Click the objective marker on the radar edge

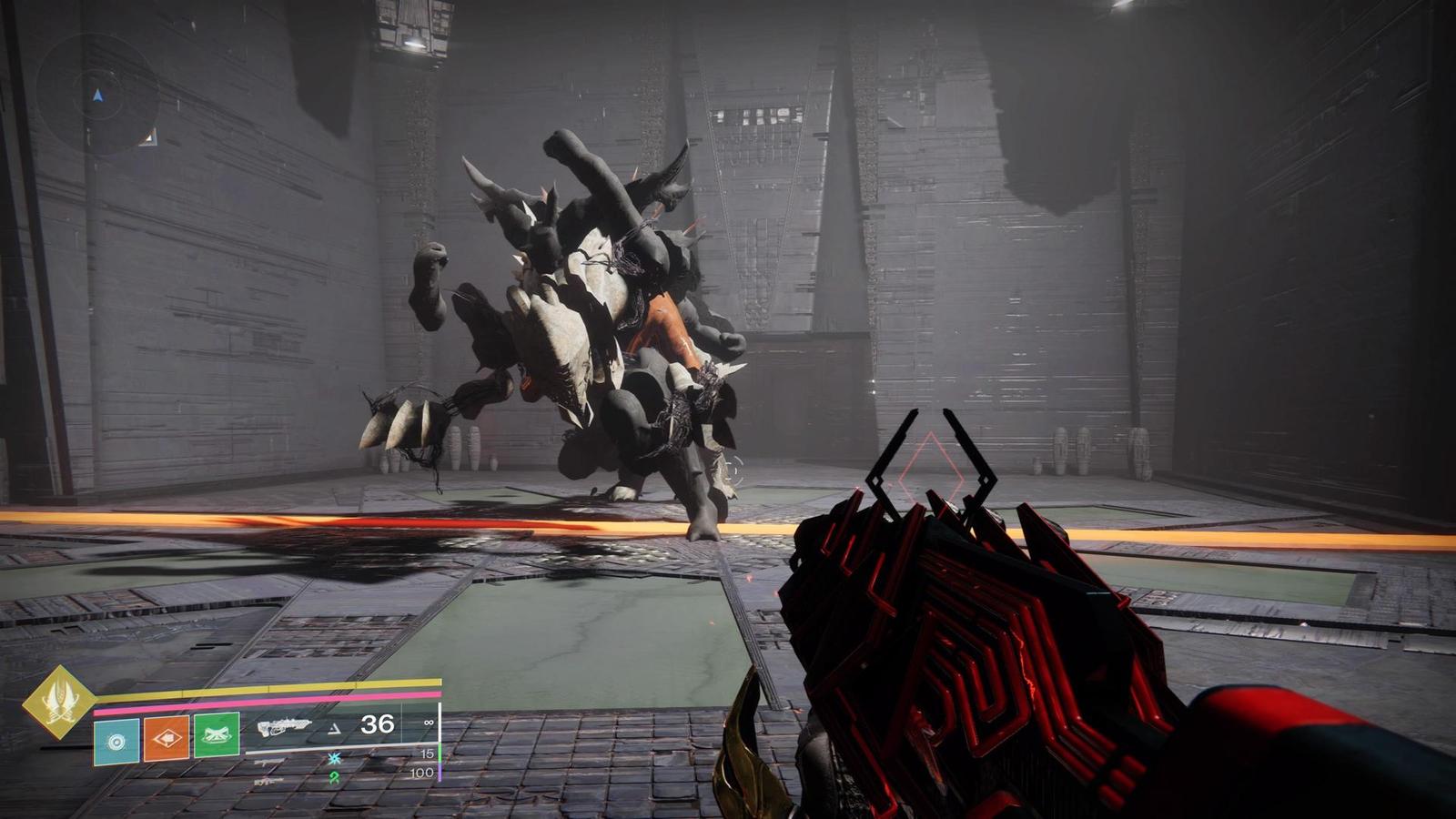point(148,137)
